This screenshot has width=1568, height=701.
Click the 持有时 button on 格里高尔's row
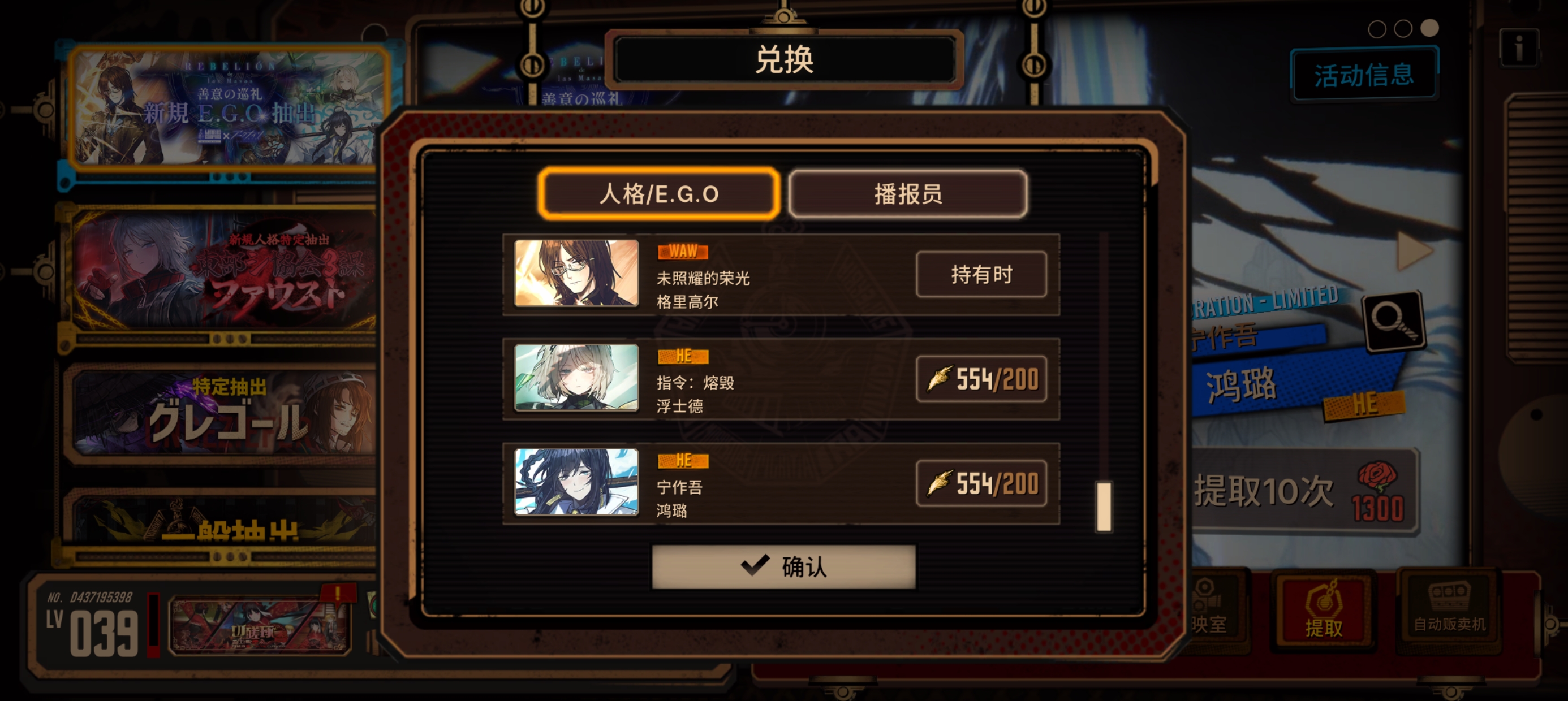981,274
